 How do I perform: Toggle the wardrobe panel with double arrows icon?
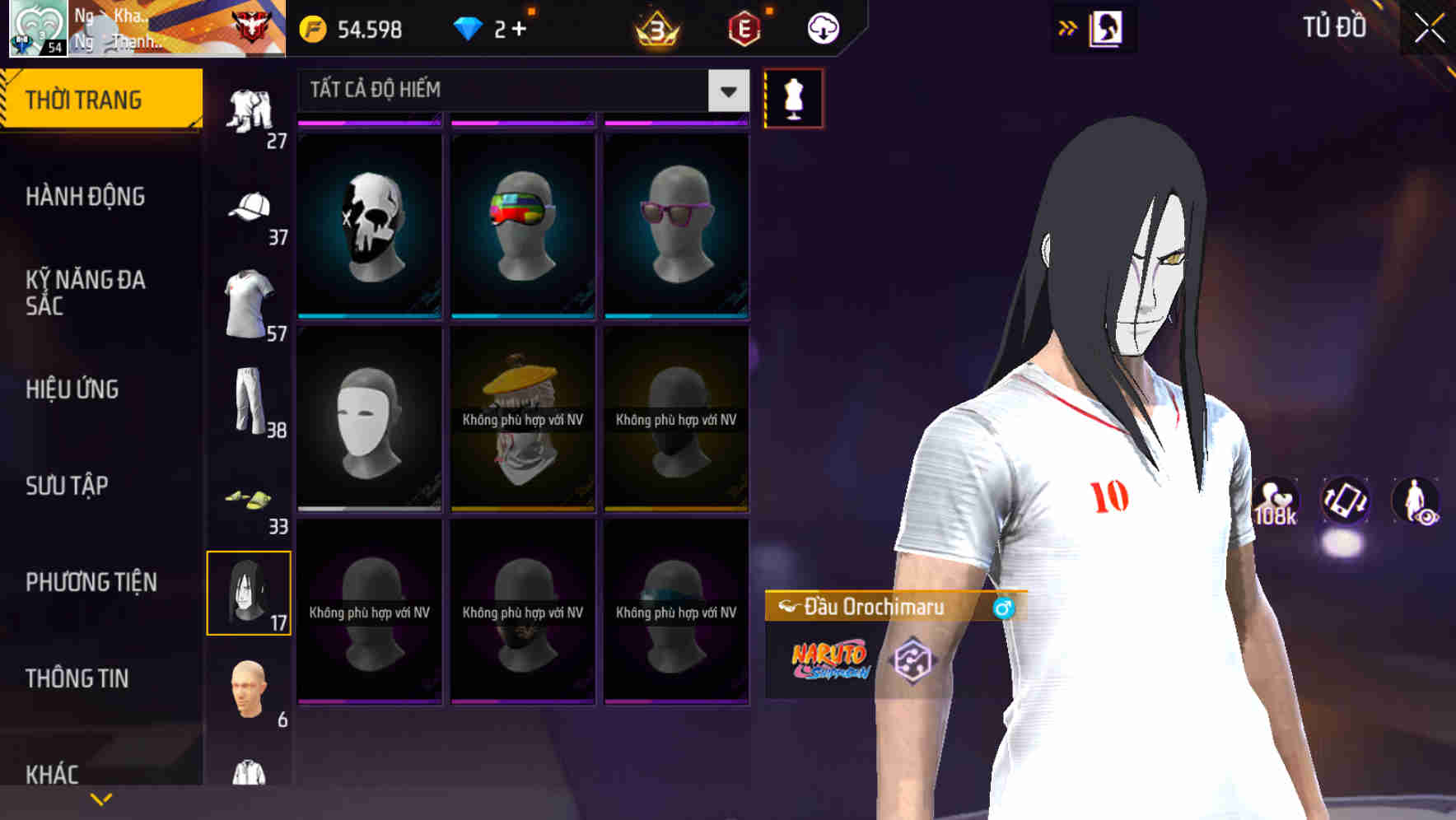(x=1068, y=27)
